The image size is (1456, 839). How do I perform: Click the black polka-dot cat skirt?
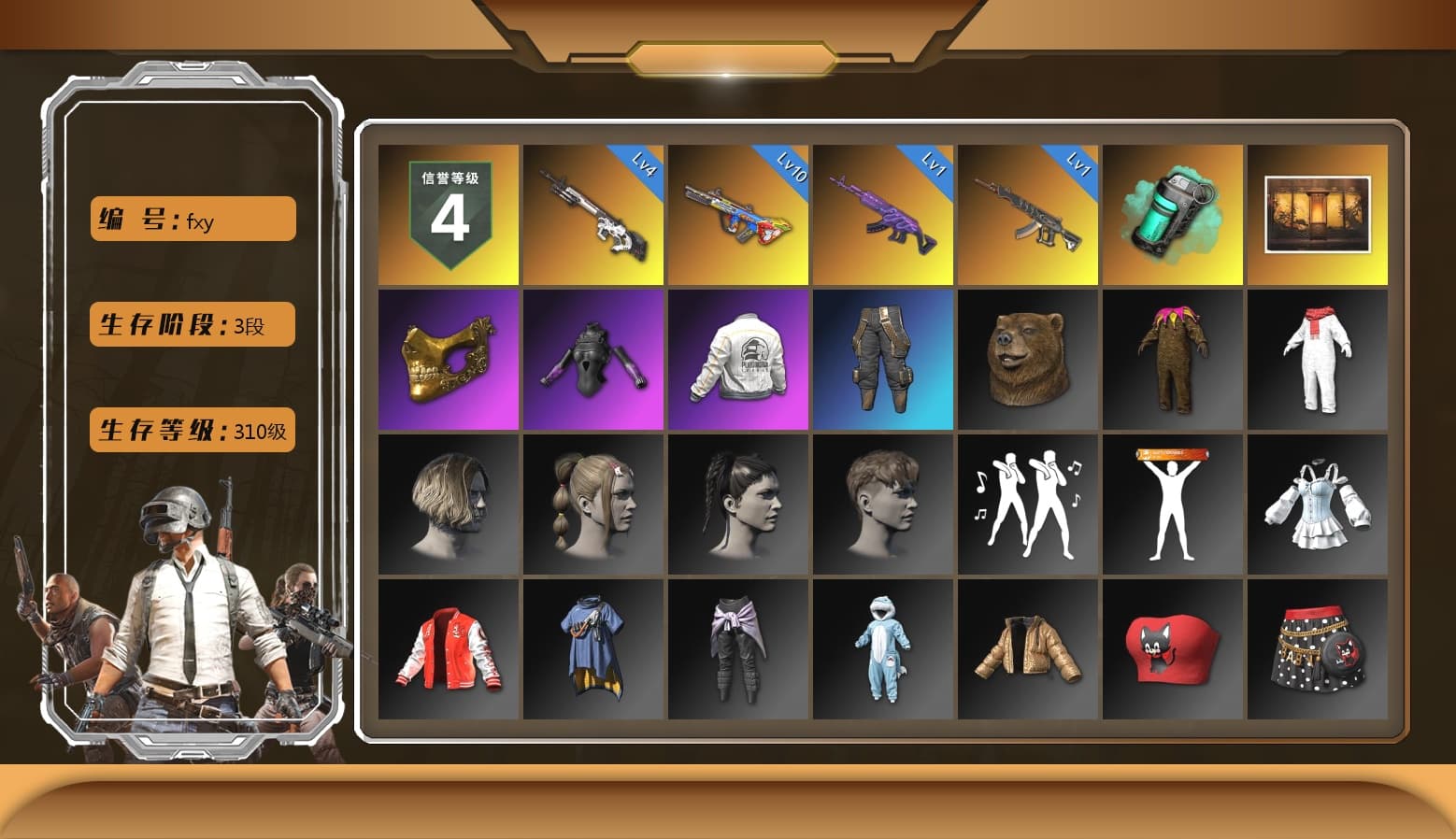point(1318,649)
